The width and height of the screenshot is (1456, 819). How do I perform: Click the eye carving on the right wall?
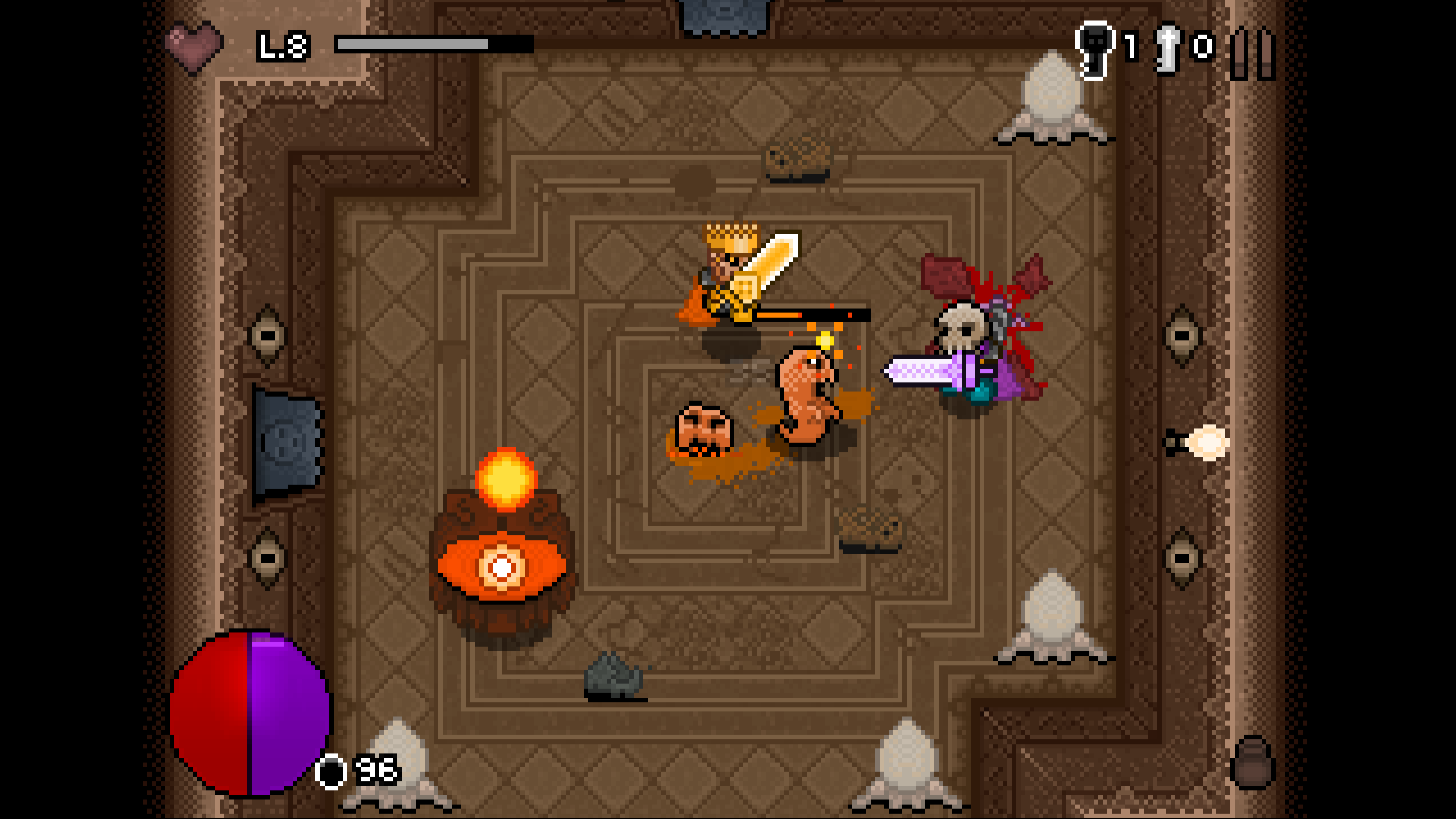(1181, 334)
